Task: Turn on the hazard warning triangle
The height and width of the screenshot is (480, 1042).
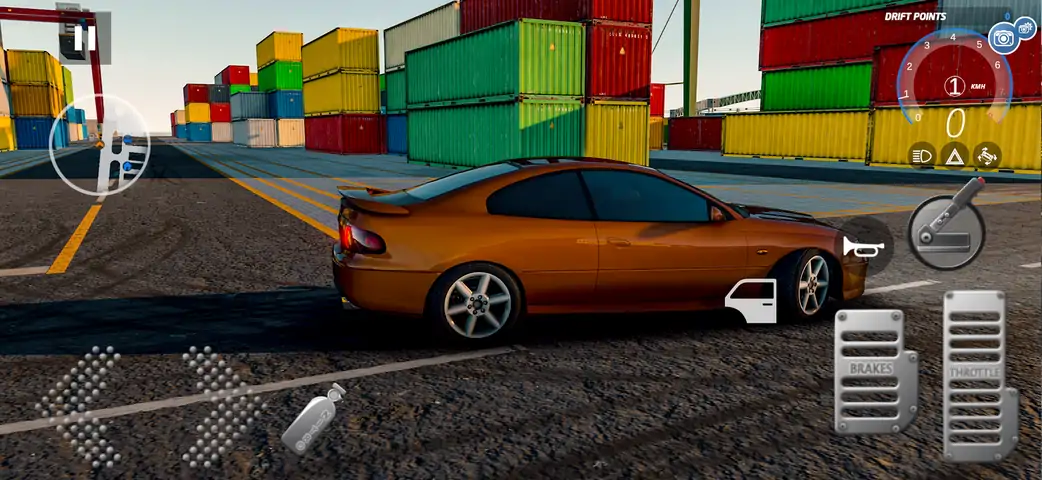Action: coord(954,155)
